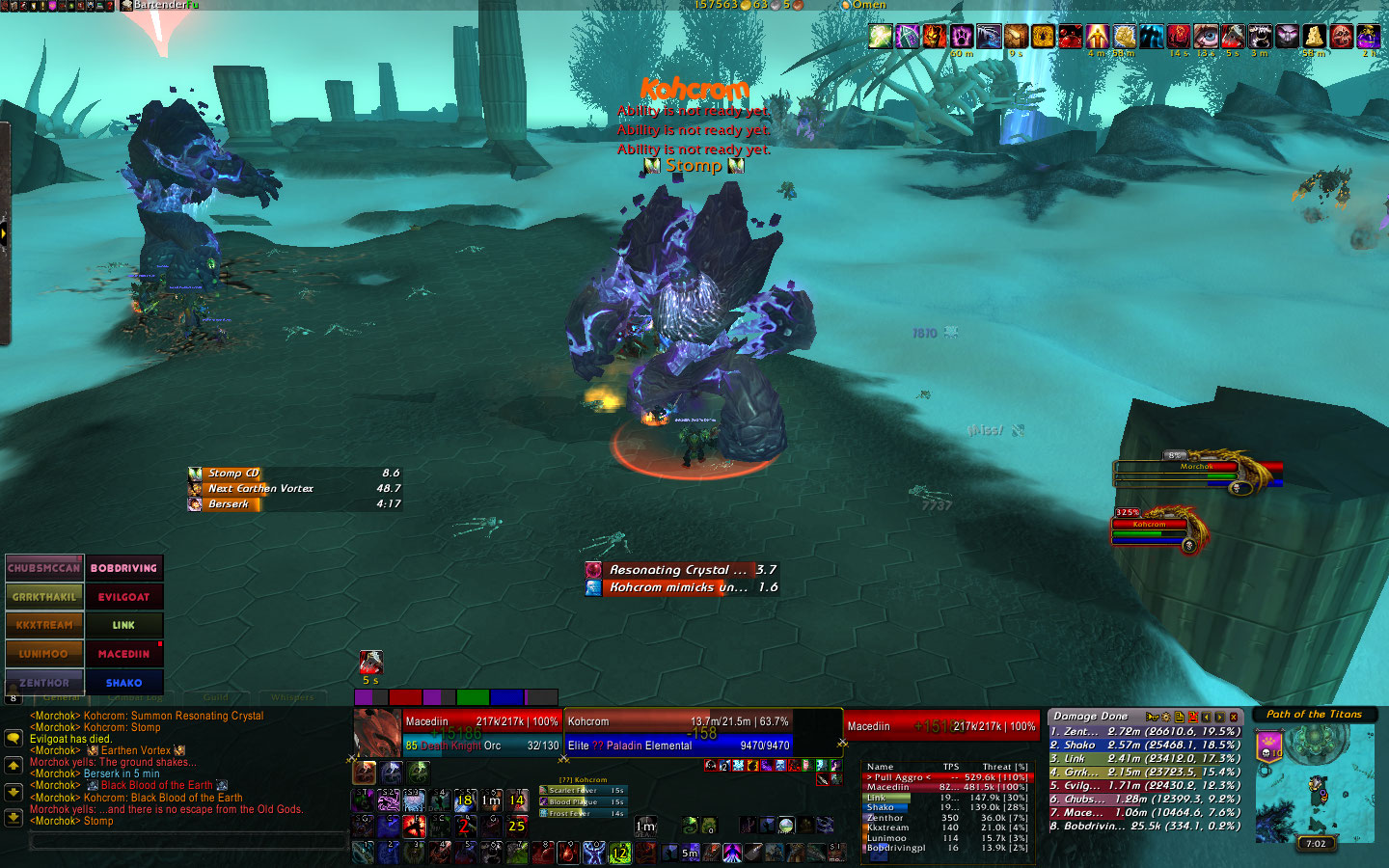The image size is (1389, 868).
Task: Open the minimap clock showing 7:02
Action: click(1316, 843)
